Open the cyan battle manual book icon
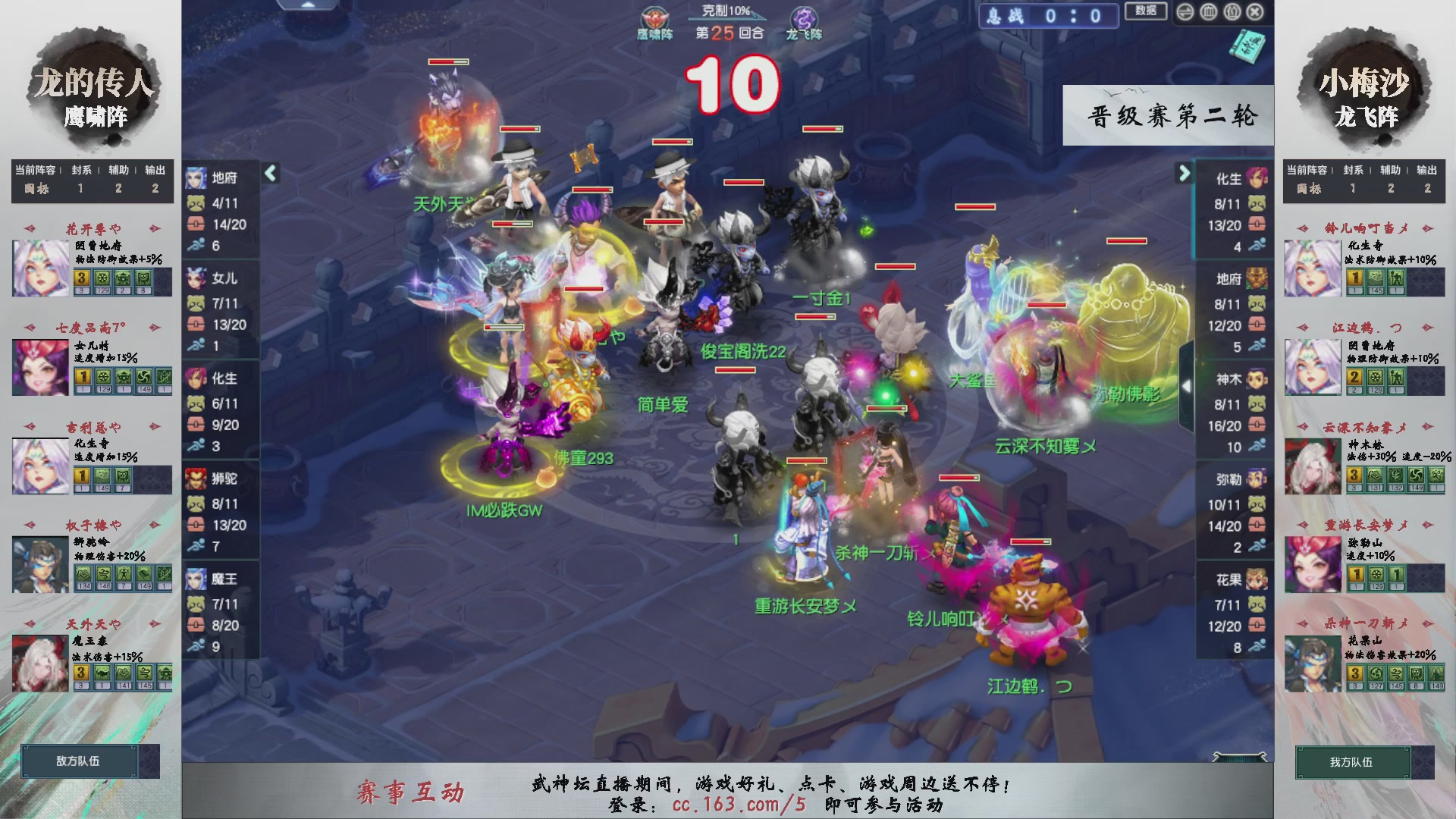Image resolution: width=1456 pixels, height=819 pixels. click(1248, 45)
